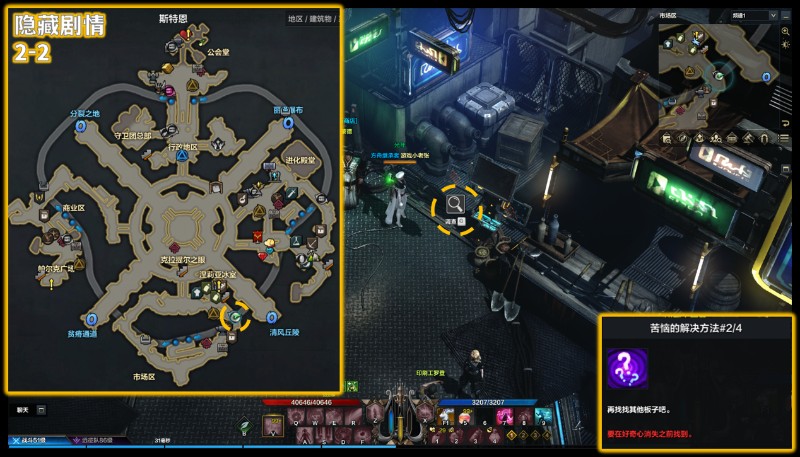Open the 苦恼的解决方法 quest tracker entry

click(696, 327)
